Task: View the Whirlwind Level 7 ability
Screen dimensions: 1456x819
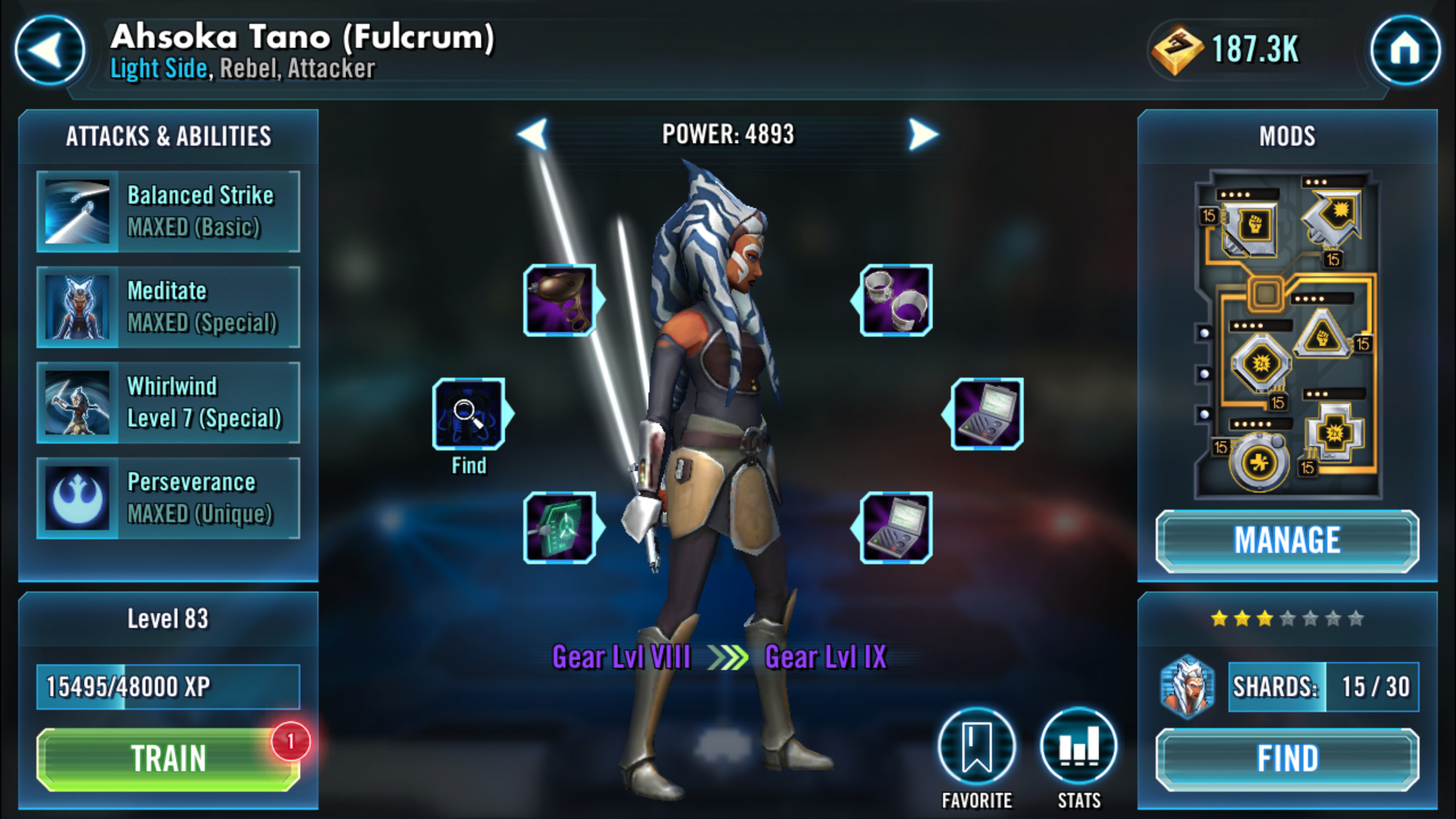Action: (168, 403)
